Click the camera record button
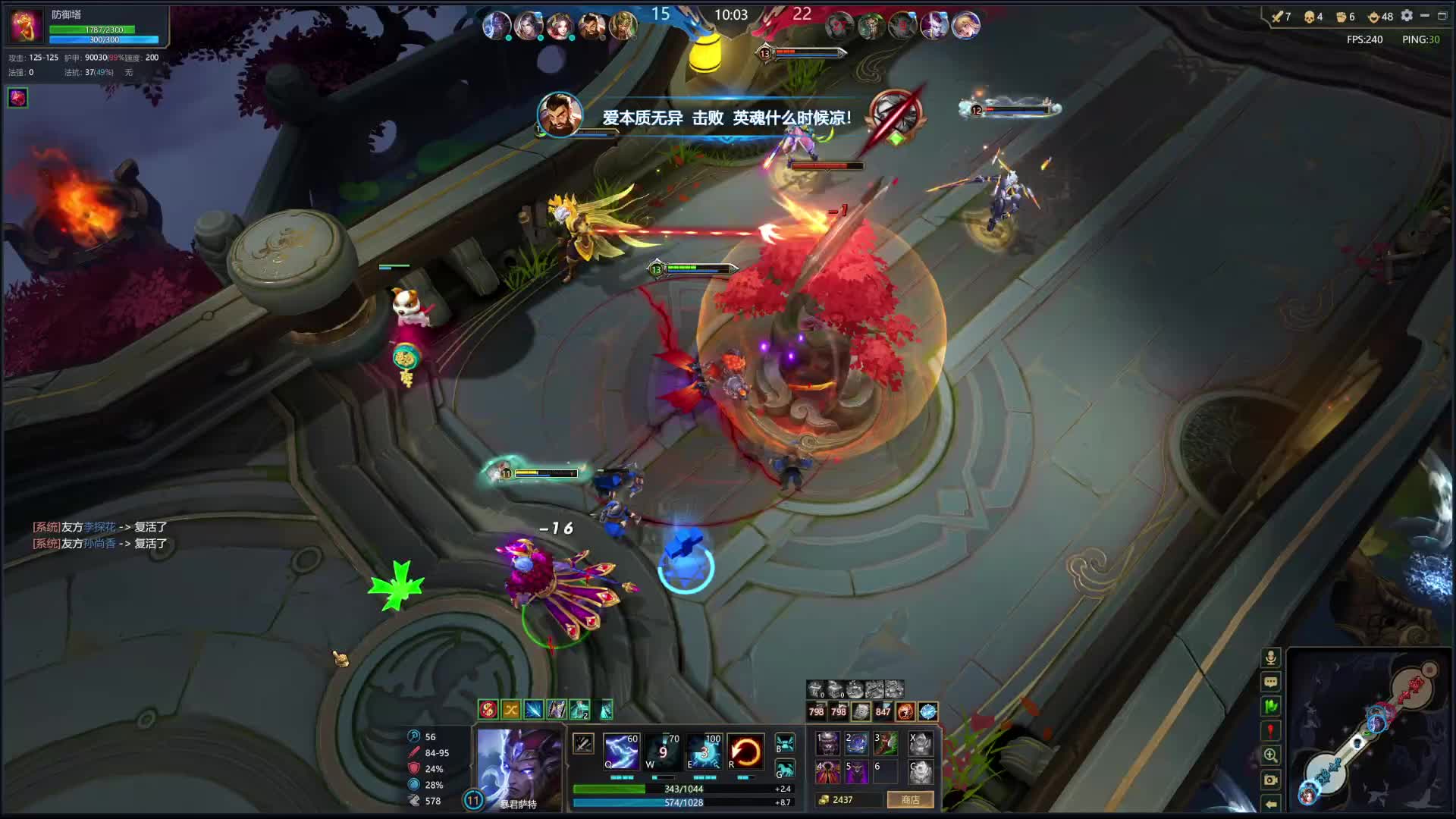 (1271, 780)
